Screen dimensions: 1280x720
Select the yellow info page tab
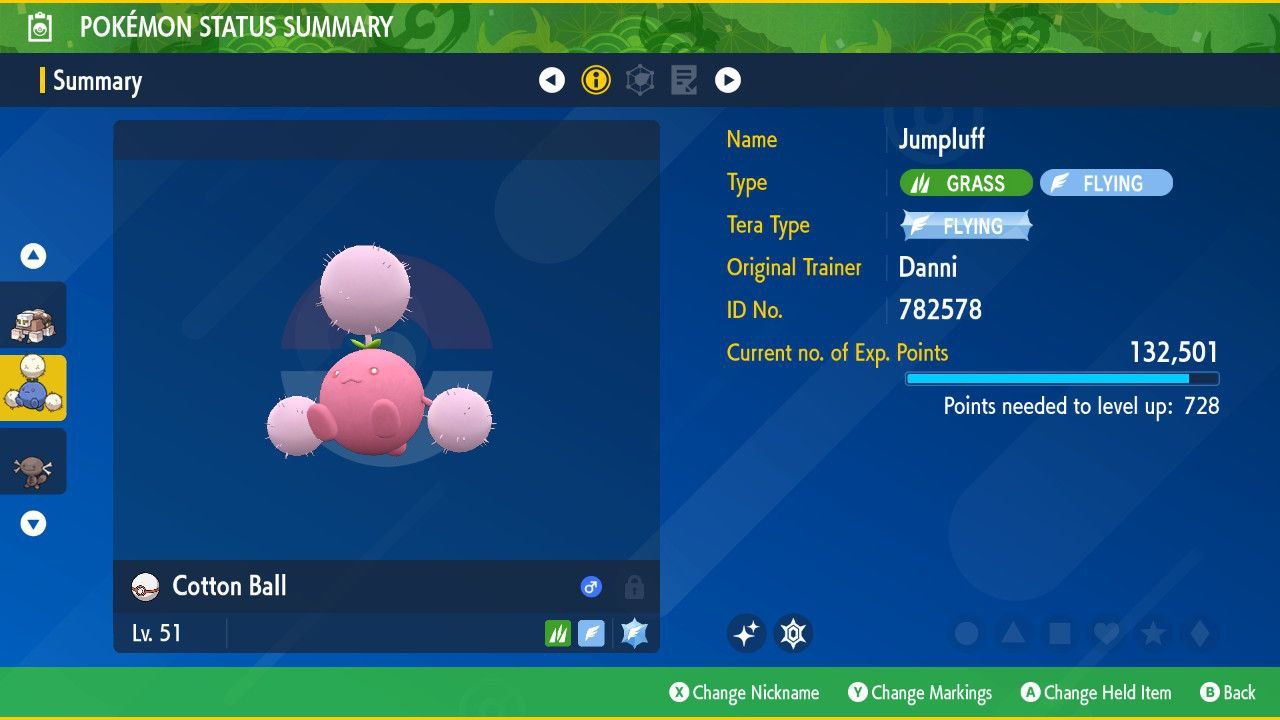[596, 80]
